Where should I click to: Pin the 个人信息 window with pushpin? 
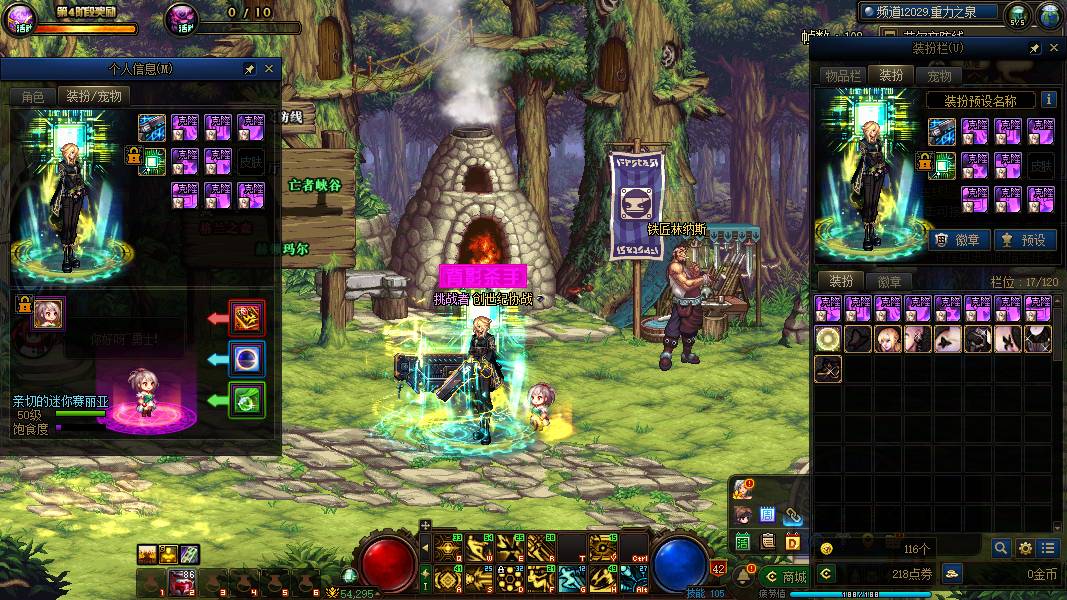pos(249,69)
